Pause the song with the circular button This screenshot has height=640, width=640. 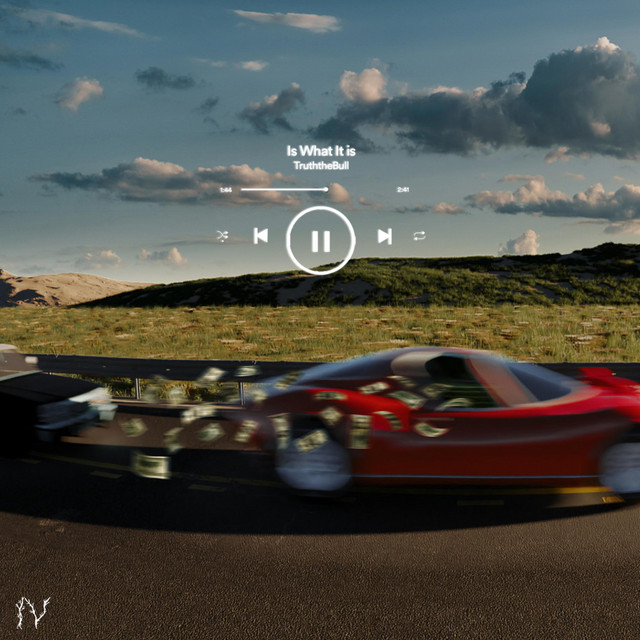[320, 240]
